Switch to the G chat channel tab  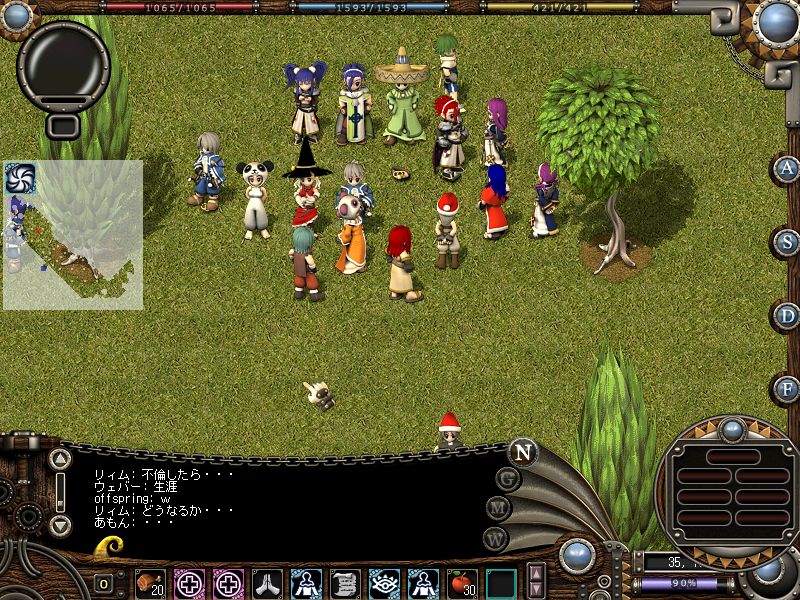(x=509, y=479)
